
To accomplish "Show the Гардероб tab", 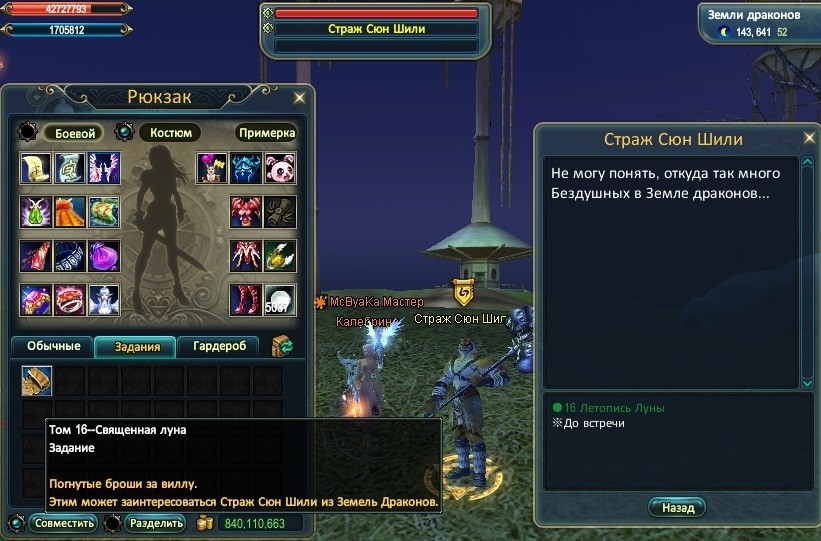I will 219,347.
